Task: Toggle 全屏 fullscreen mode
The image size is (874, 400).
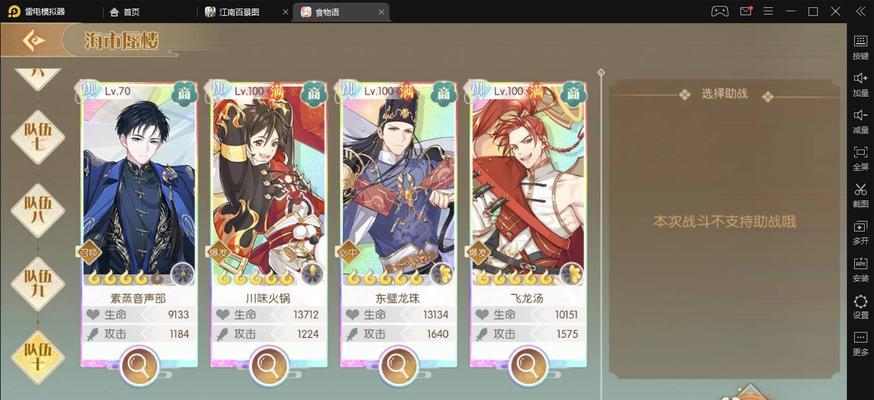Action: click(x=860, y=157)
